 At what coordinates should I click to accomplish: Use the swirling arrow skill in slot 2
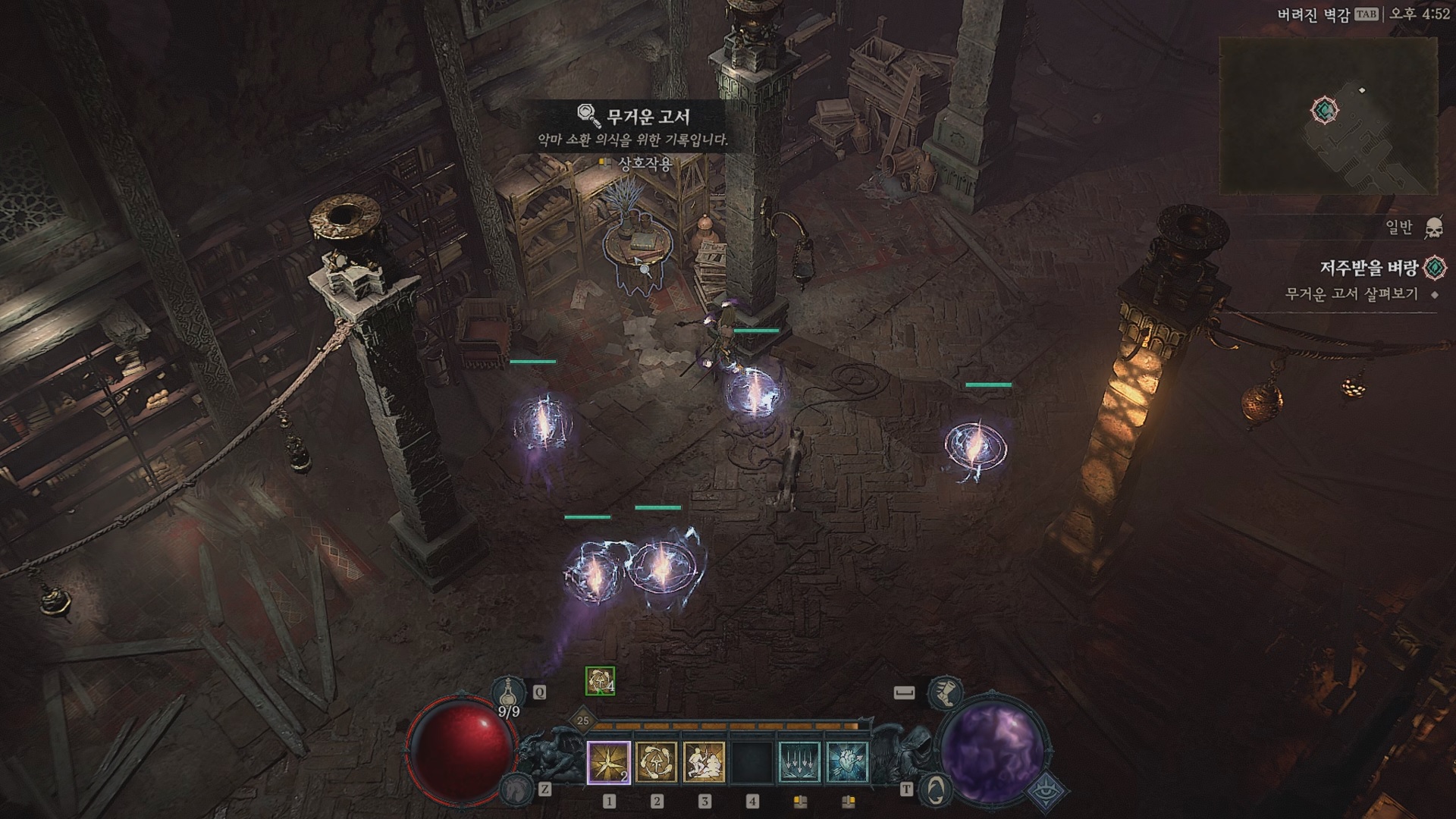pyautogui.click(x=656, y=762)
